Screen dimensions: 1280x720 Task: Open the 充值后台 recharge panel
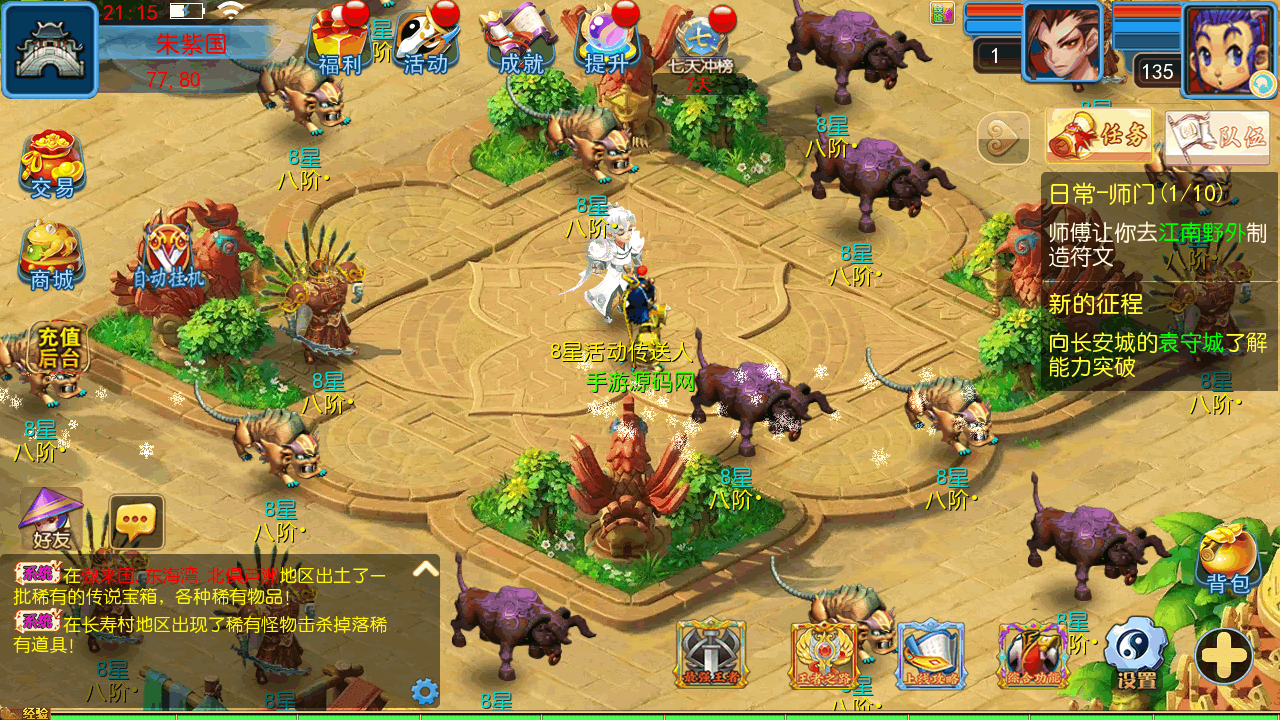58,348
